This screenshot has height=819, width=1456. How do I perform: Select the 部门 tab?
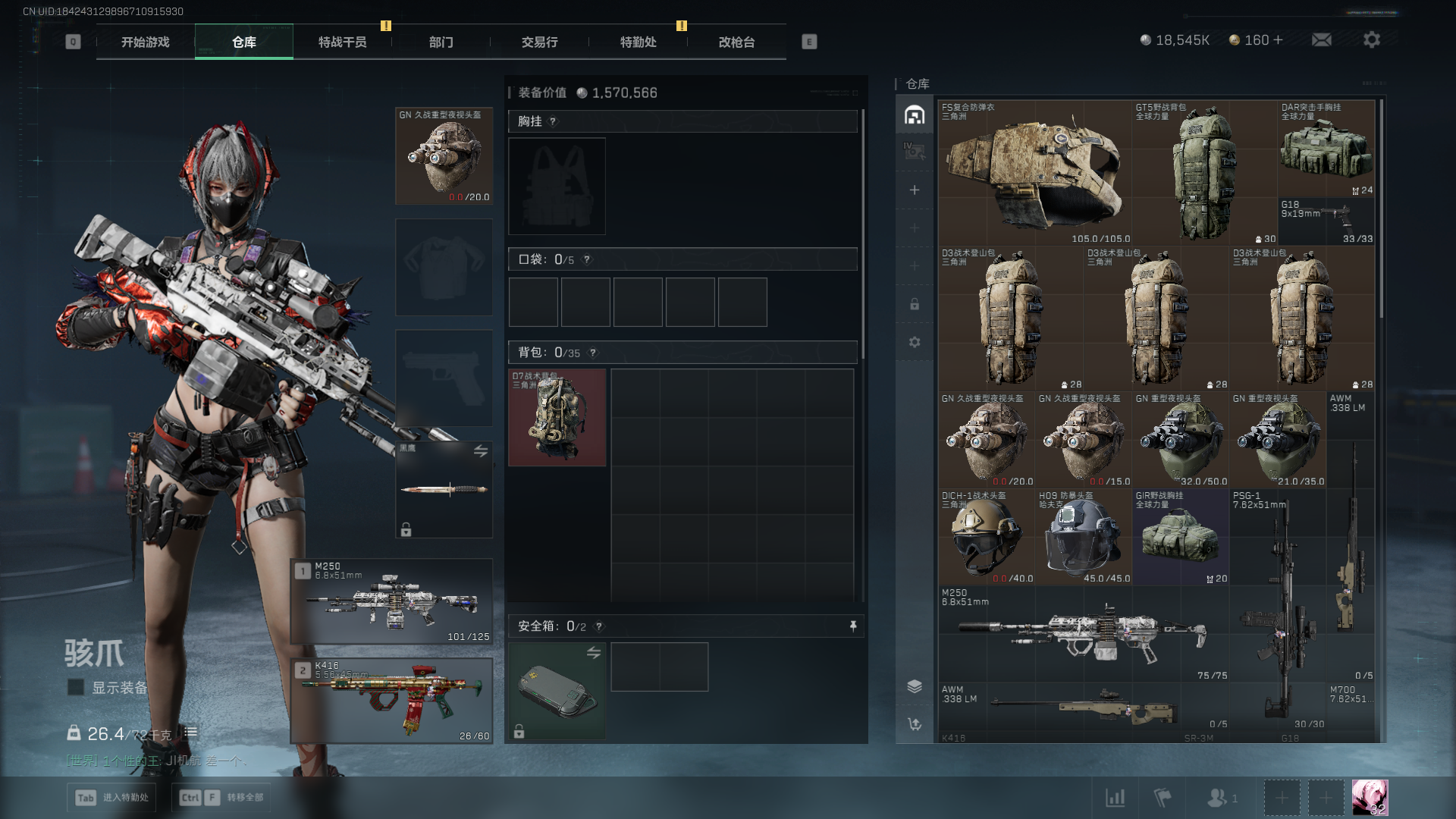[441, 42]
